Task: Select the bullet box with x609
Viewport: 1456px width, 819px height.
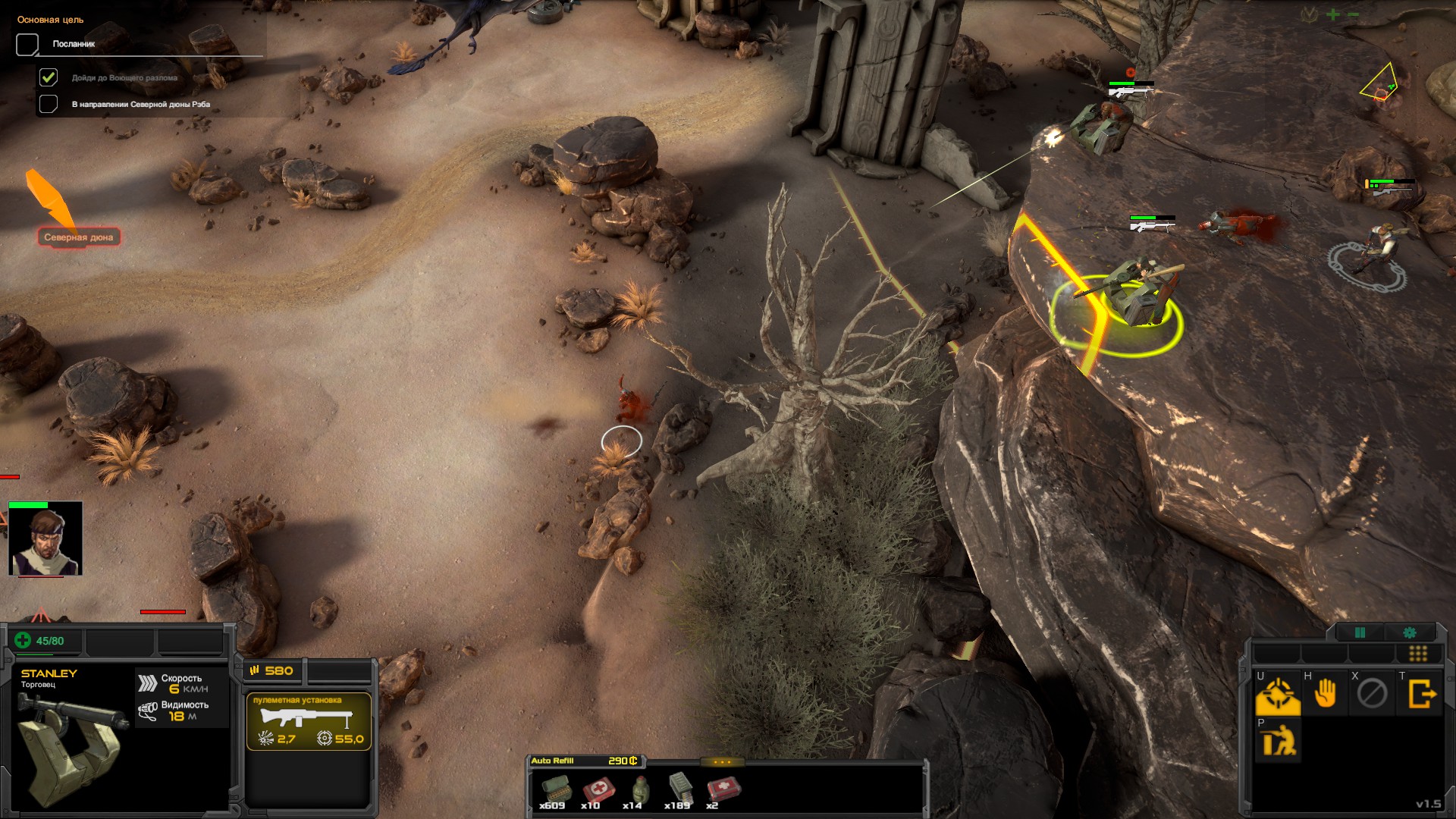Action: click(553, 791)
